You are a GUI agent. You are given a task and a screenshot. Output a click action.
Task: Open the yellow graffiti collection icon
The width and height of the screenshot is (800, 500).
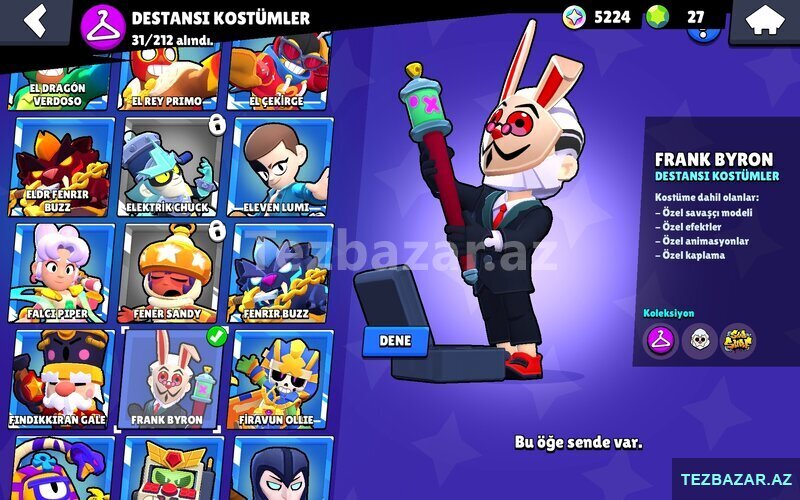[x=738, y=341]
